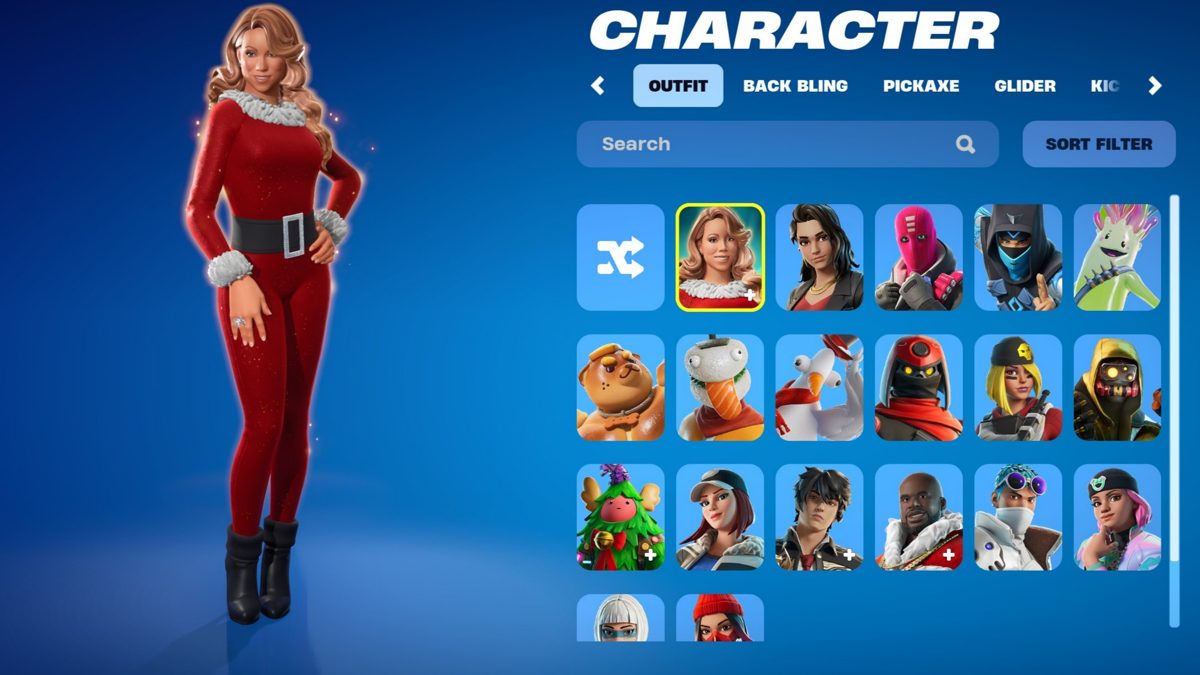This screenshot has width=1200, height=675.
Task: Pick the pink-masked outfit
Action: (x=918, y=258)
